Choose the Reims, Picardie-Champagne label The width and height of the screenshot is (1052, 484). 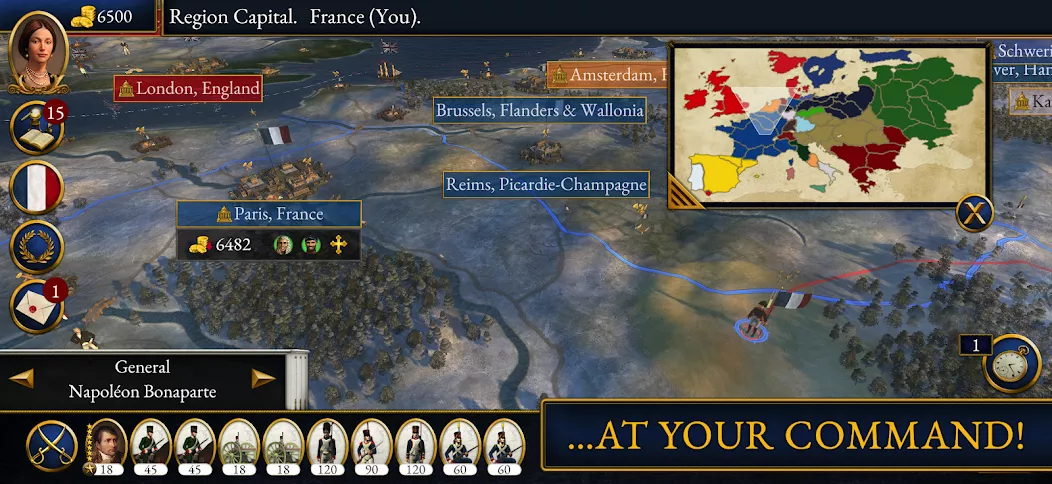click(x=546, y=185)
